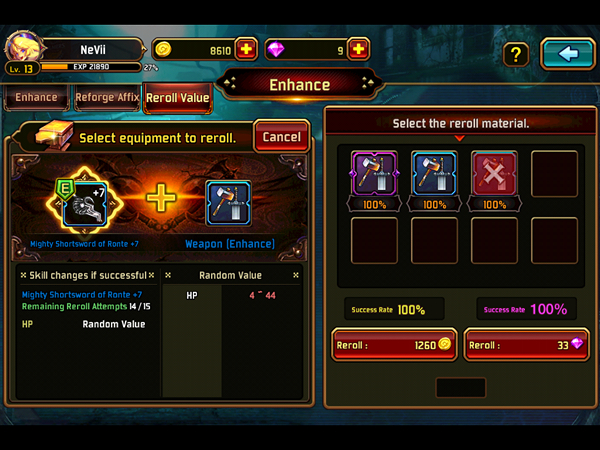This screenshot has height=450, width=600.
Task: Choose the purple-framed axe reroll material
Action: [x=375, y=174]
